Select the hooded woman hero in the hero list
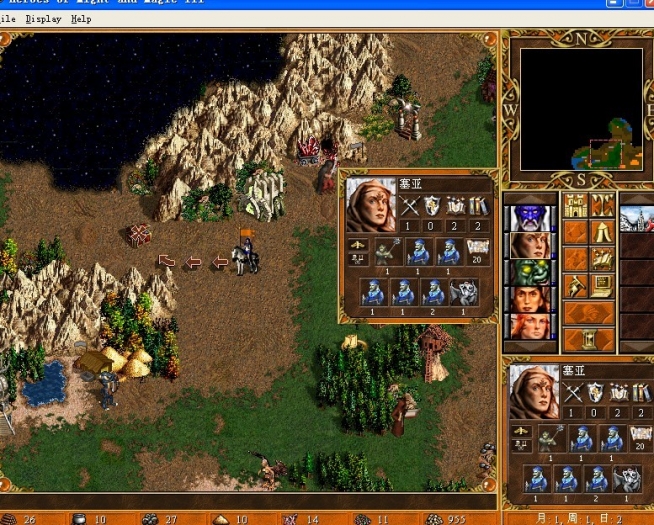The height and width of the screenshot is (525, 654). tap(530, 245)
